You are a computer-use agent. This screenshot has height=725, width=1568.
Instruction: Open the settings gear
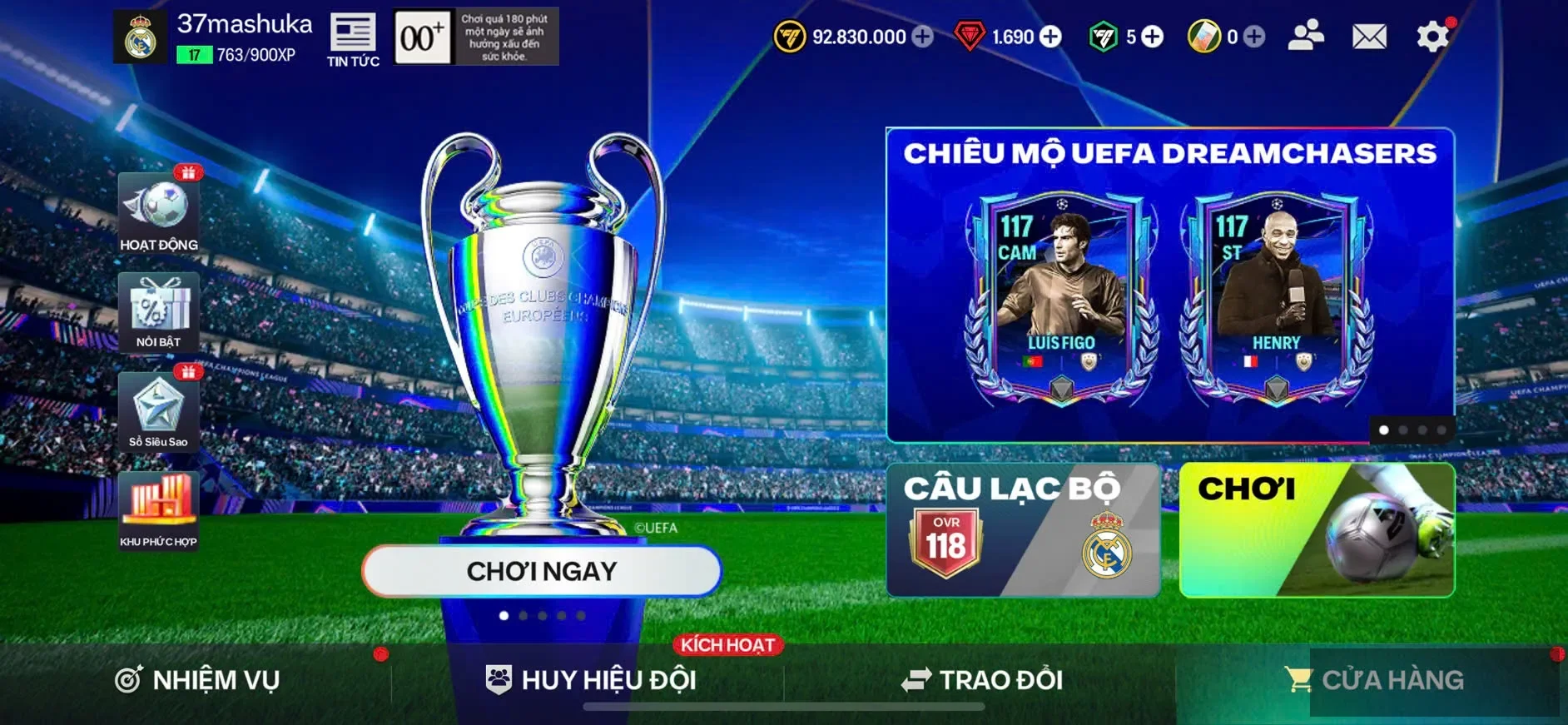[x=1431, y=37]
